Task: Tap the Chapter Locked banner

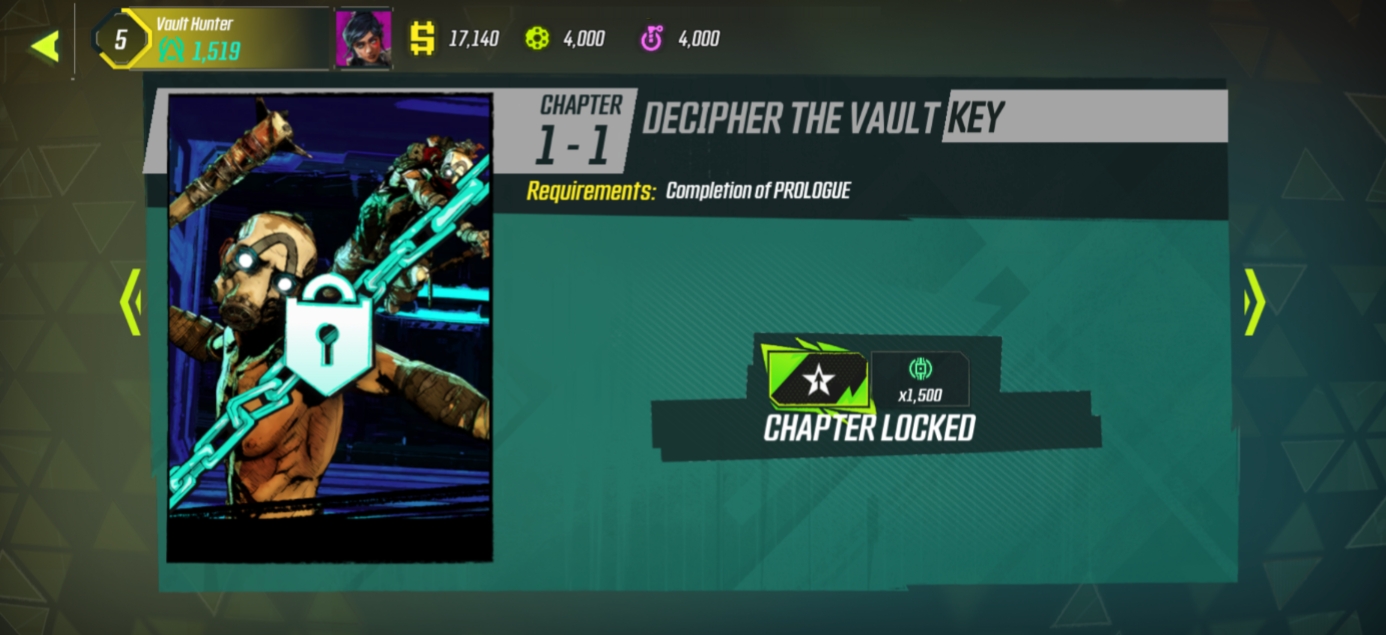Action: tap(869, 428)
